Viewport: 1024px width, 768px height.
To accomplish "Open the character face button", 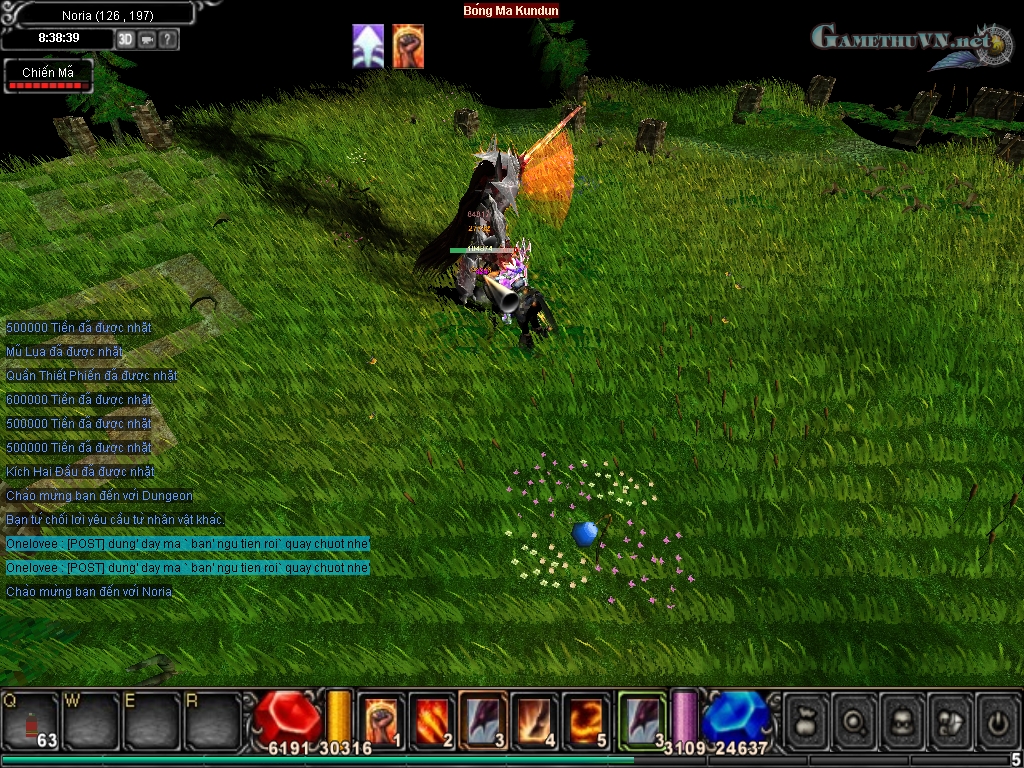I will click(903, 719).
